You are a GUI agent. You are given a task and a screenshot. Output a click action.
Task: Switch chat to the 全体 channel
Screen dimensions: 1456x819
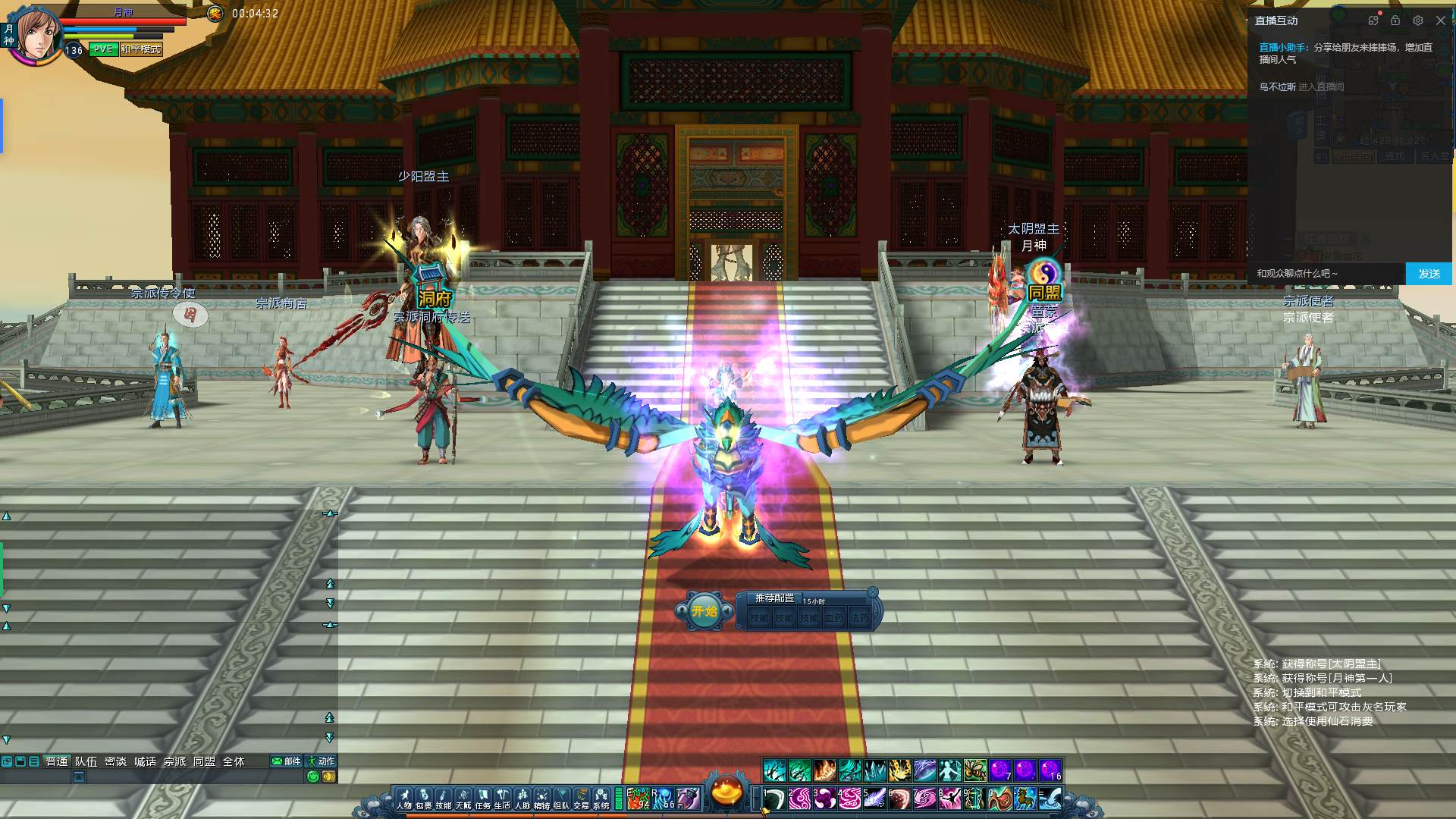point(234,761)
